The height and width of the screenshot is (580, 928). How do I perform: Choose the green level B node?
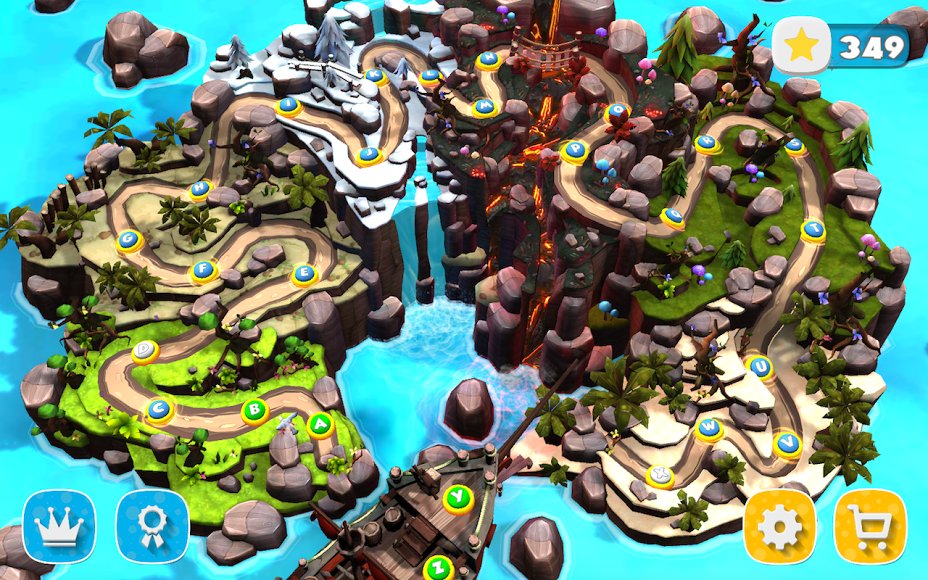click(x=255, y=409)
